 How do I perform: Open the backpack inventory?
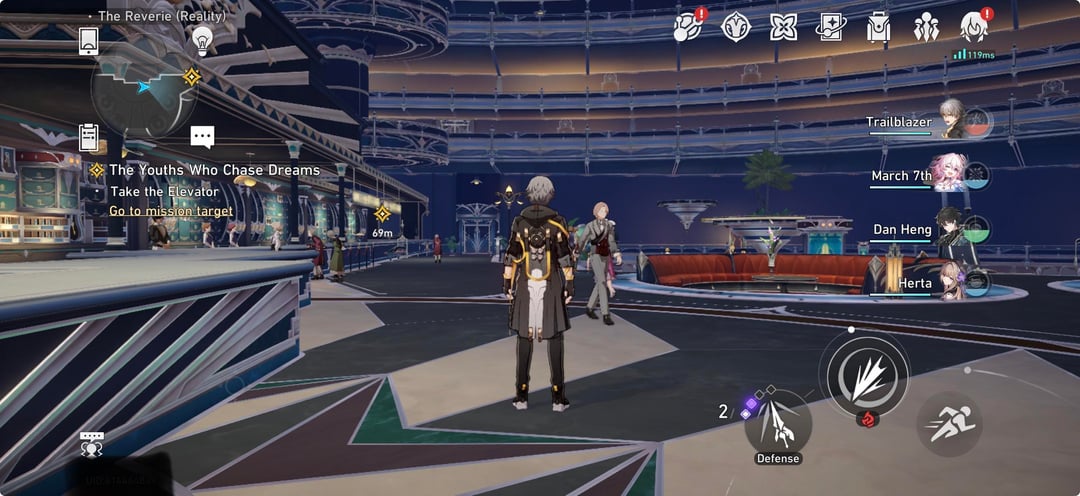879,27
